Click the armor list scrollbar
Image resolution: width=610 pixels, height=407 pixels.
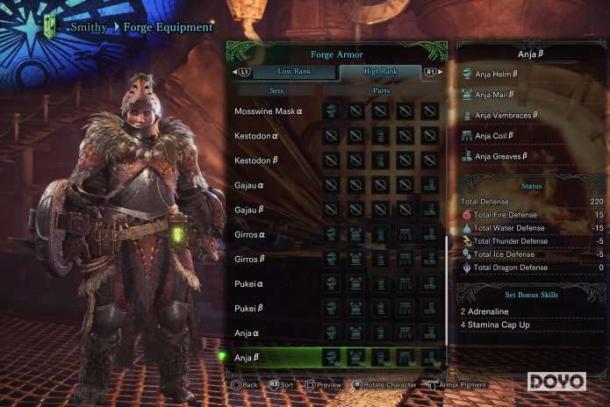[x=446, y=290]
